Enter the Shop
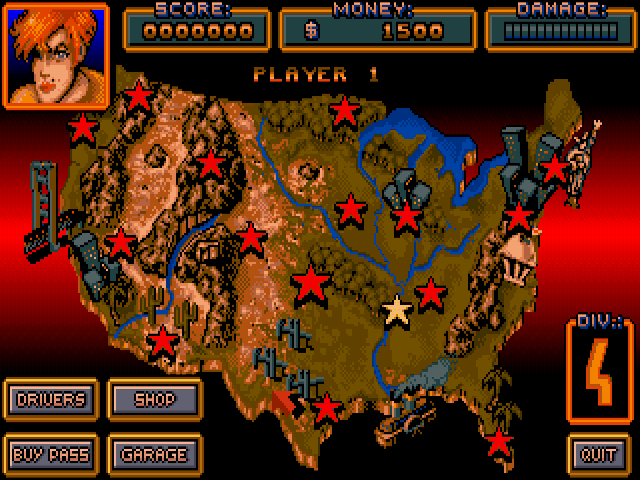 pos(154,400)
